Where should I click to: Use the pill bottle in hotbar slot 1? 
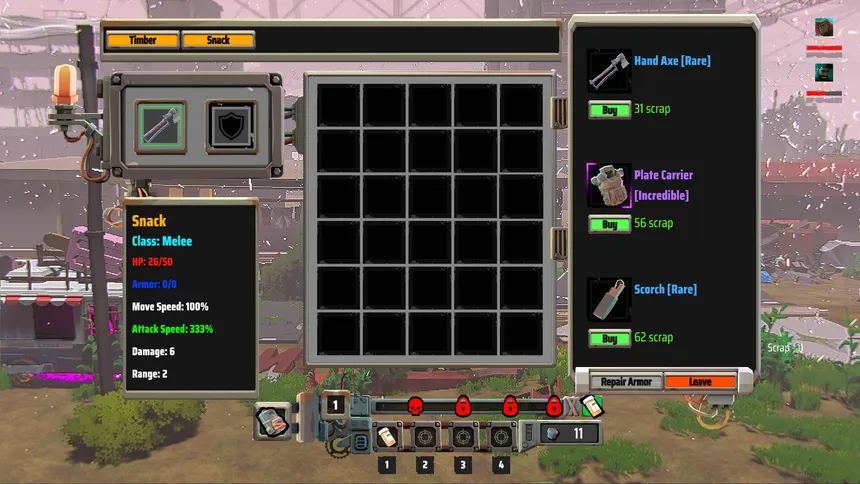coord(387,437)
